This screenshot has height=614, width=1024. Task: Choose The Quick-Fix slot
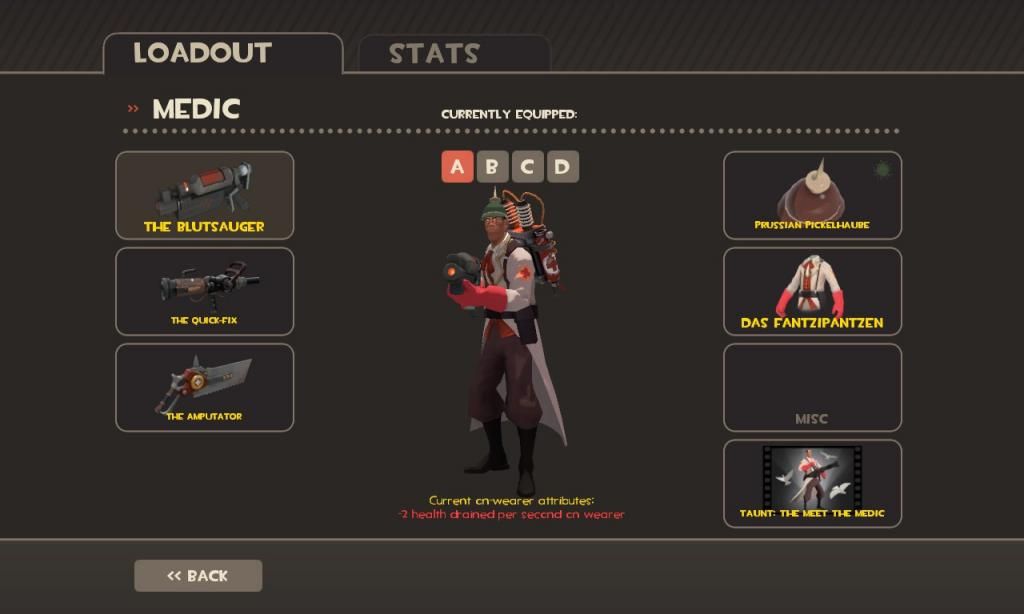[205, 291]
